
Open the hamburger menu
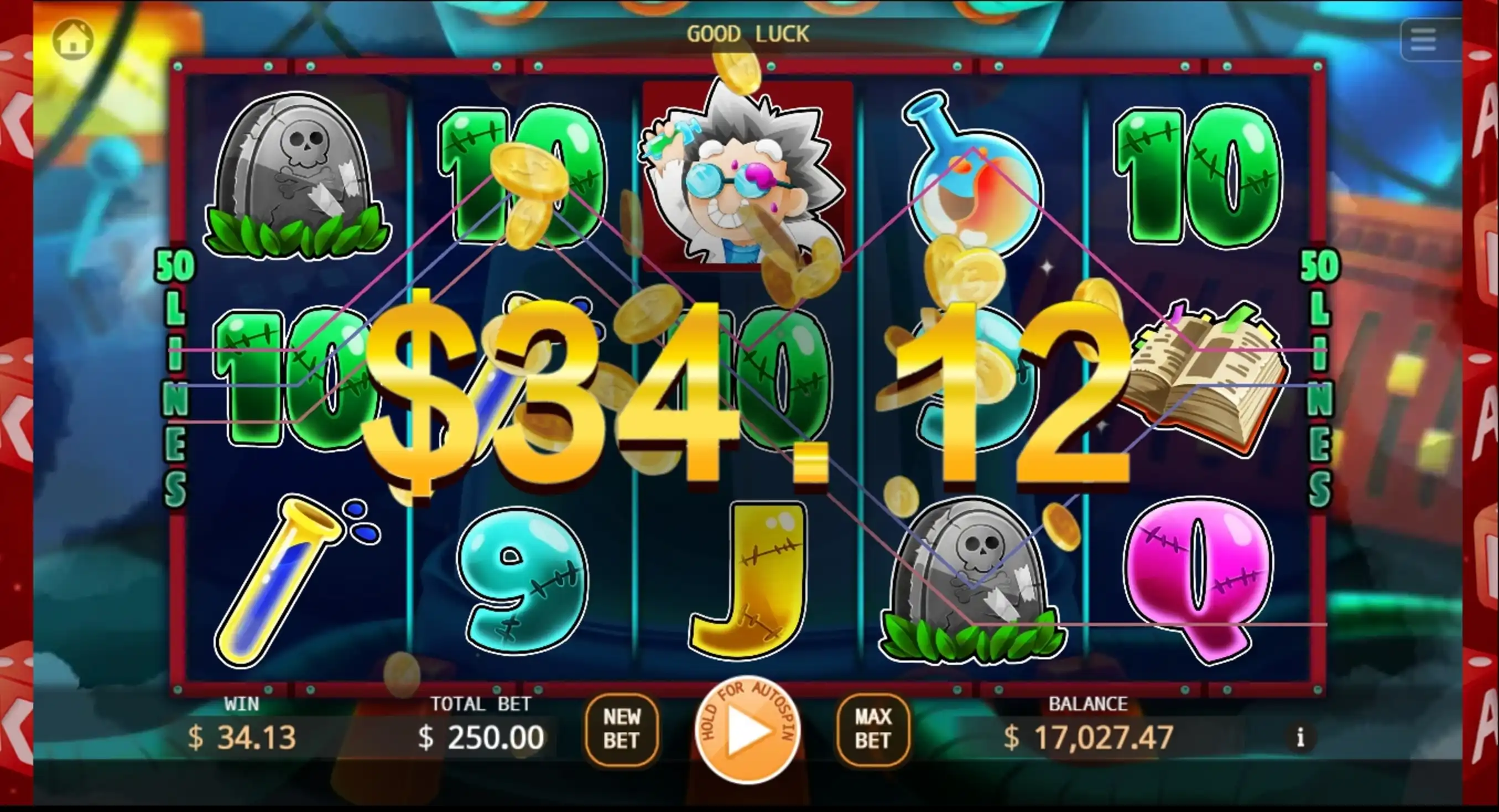click(1423, 40)
